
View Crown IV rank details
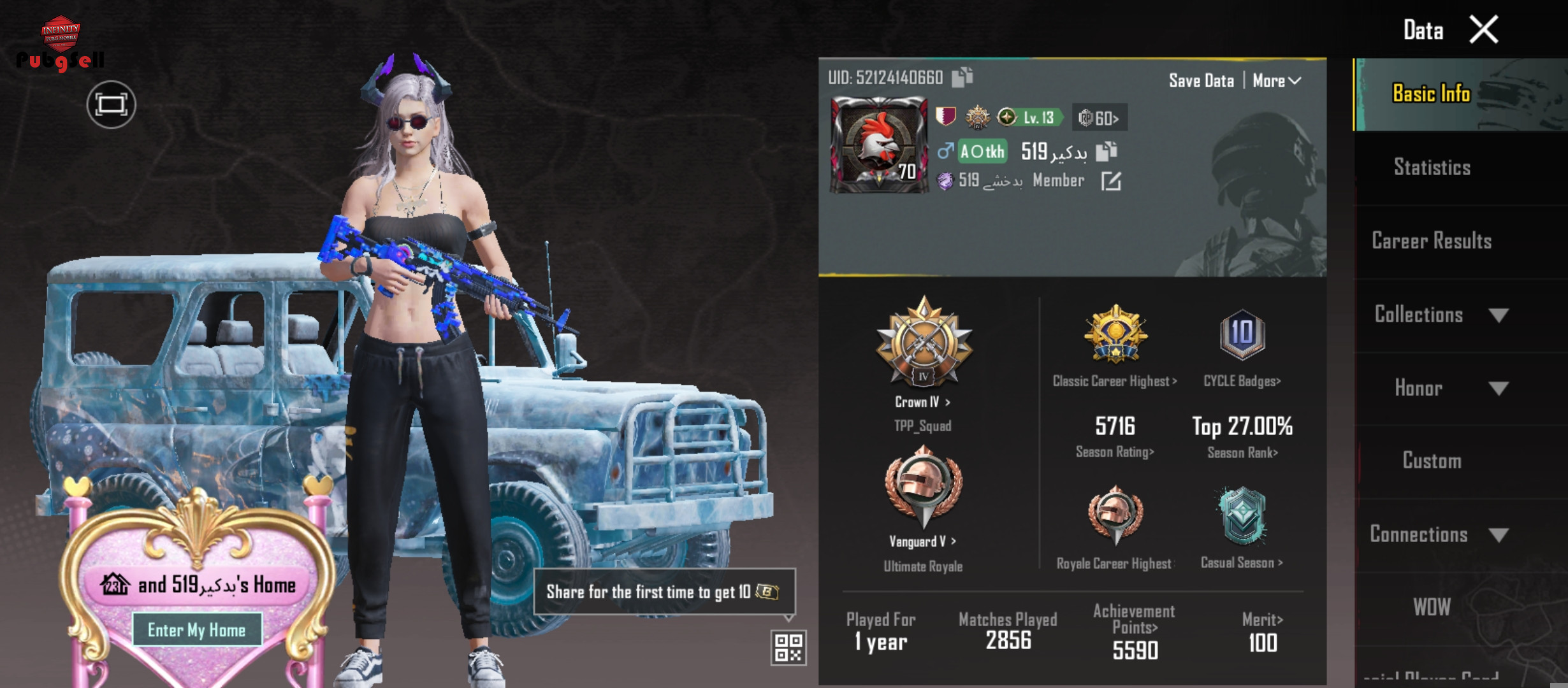923,402
